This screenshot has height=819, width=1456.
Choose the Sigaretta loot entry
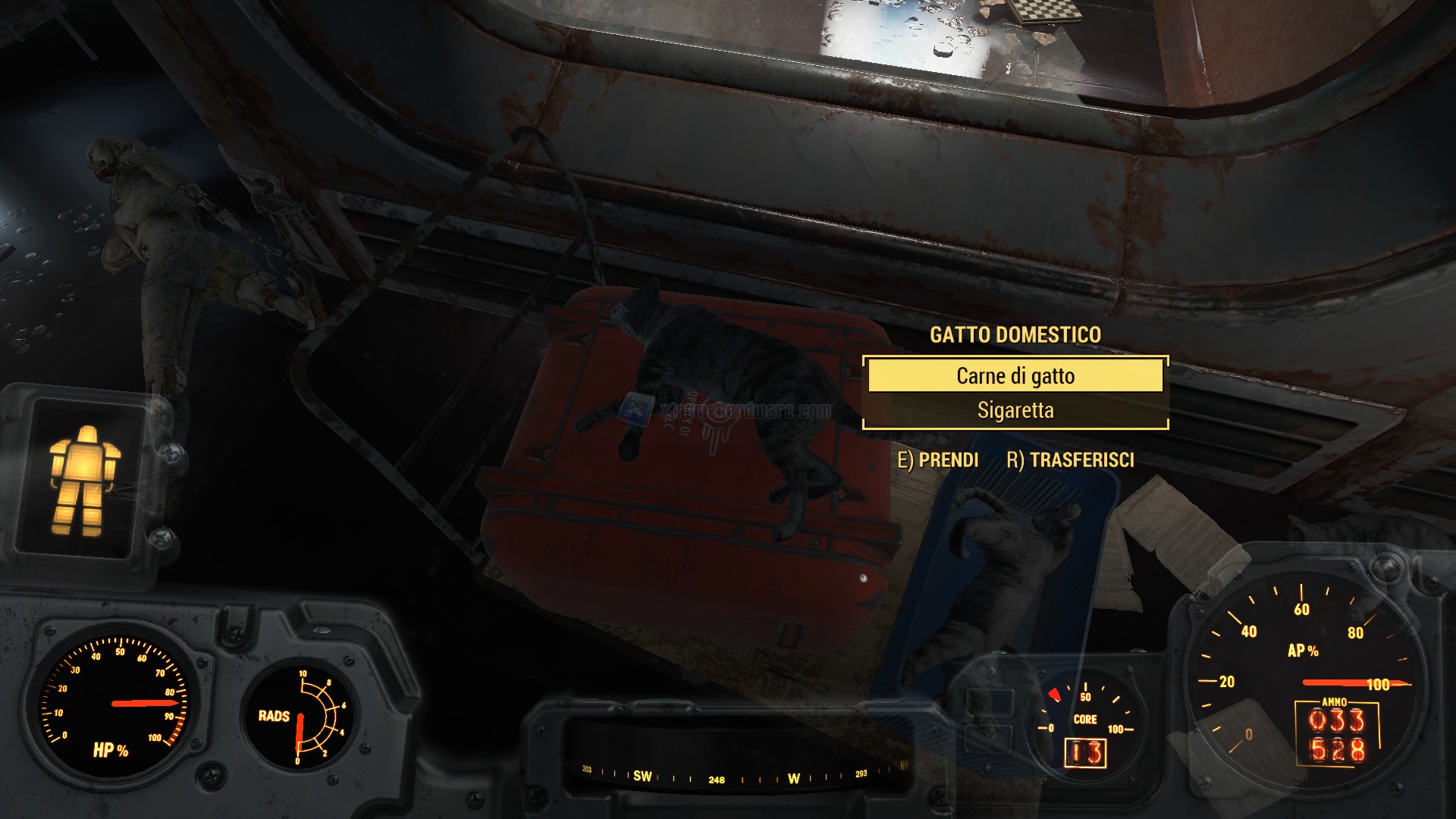(x=1015, y=411)
